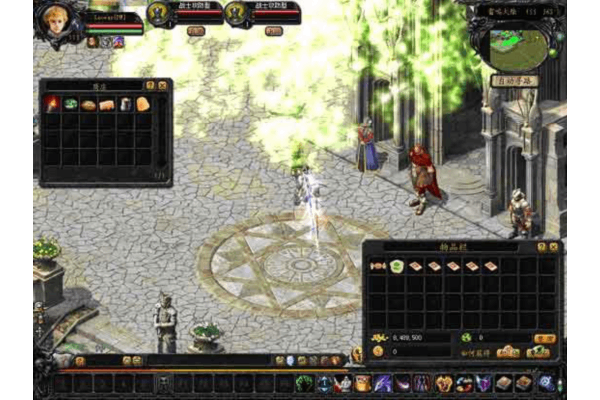Click the gold coin pile icon
The width and height of the screenshot is (600, 400).
point(379,338)
